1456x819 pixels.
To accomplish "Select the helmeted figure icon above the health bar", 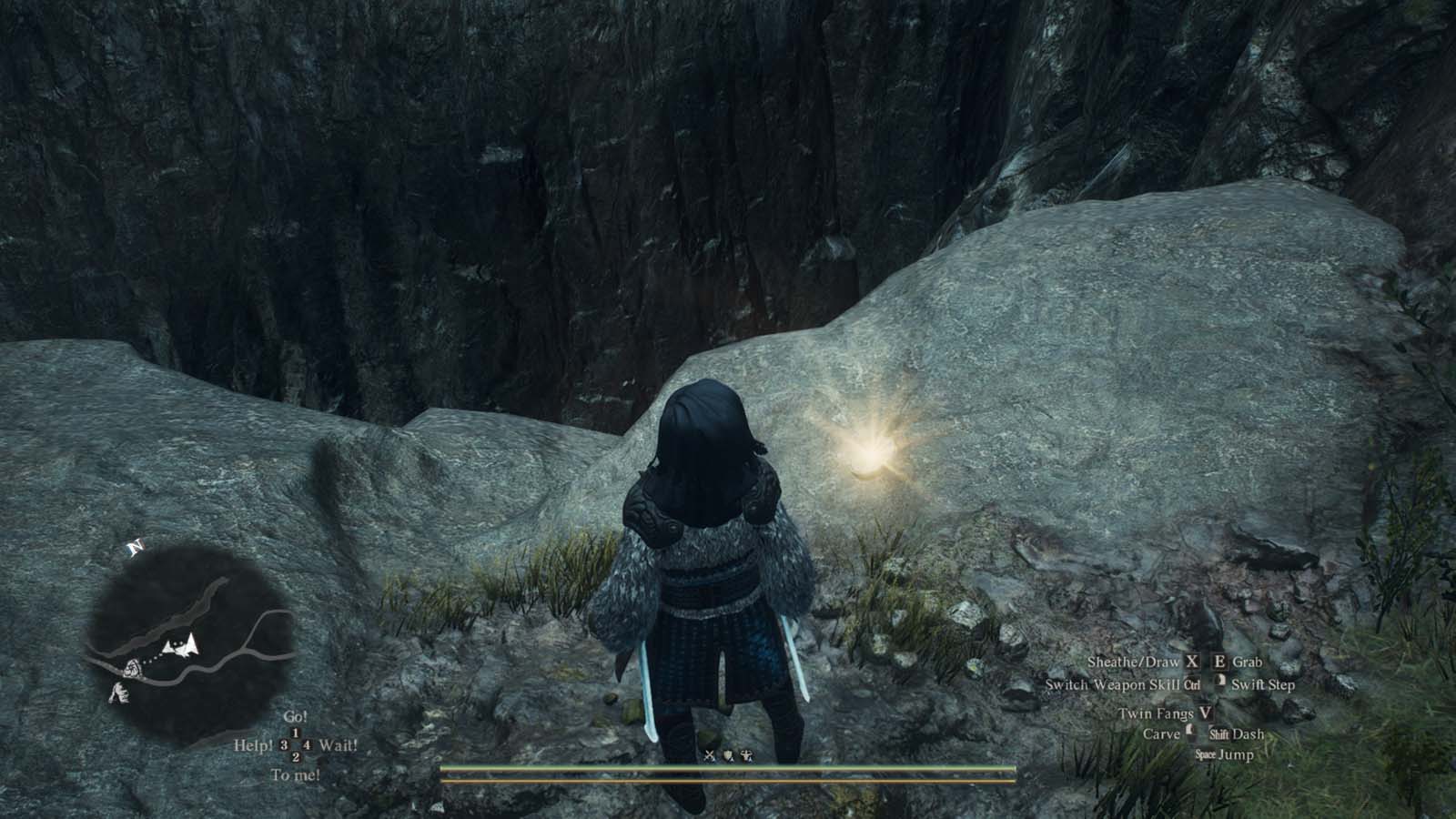I will 746,755.
